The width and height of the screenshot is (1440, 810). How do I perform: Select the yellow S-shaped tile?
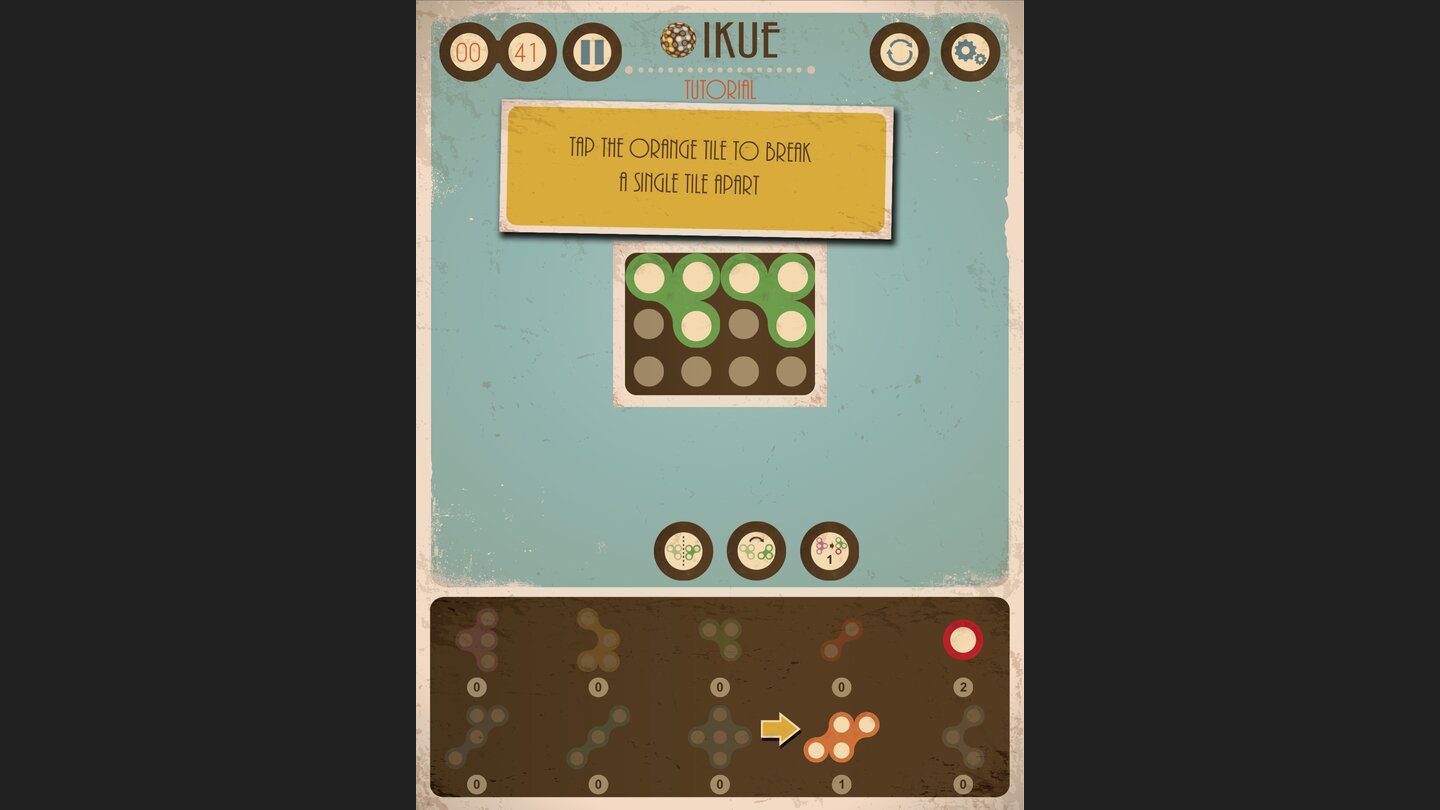(x=600, y=640)
